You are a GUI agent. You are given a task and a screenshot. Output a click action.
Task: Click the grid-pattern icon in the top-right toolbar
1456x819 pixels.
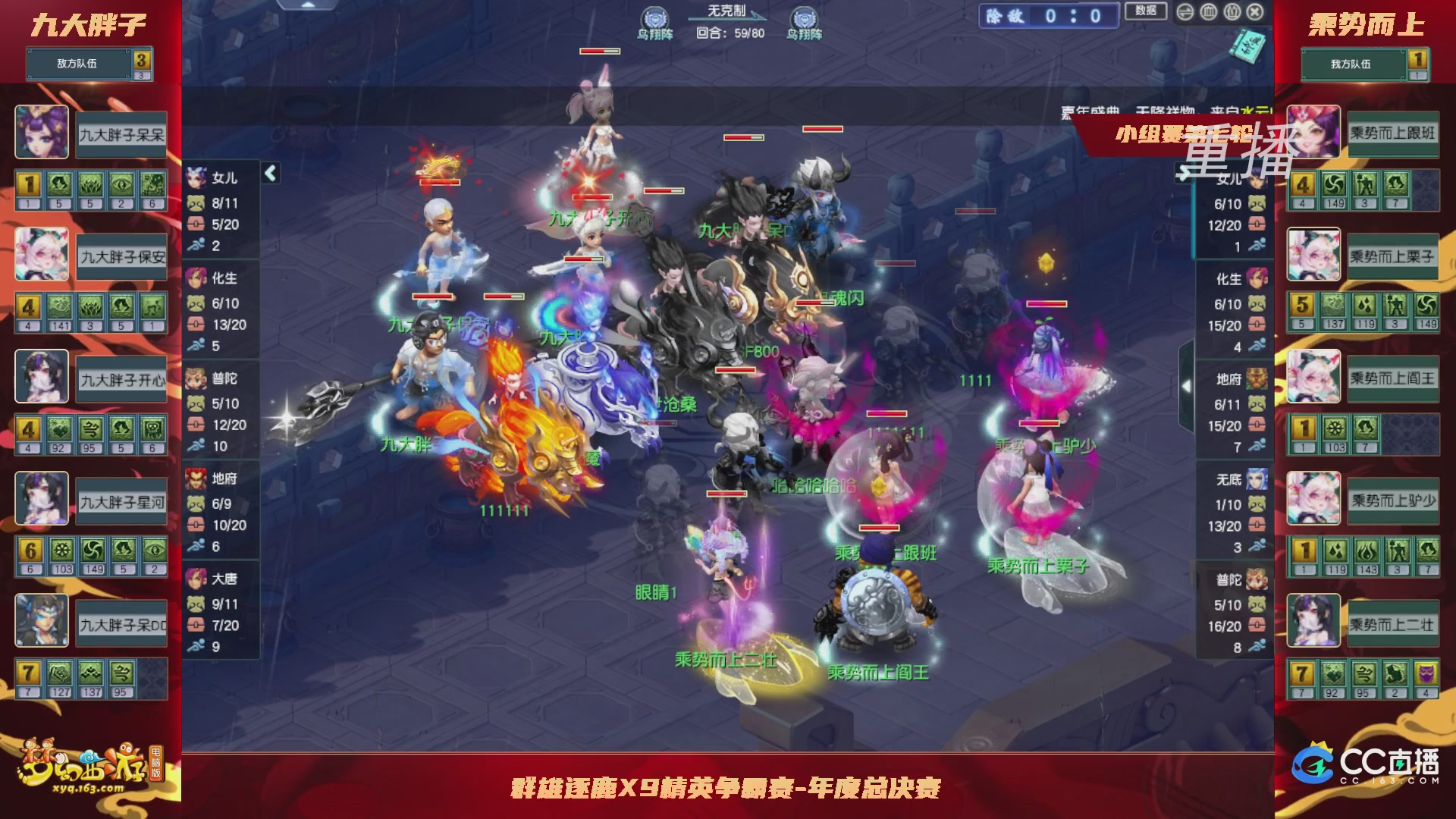(1208, 12)
